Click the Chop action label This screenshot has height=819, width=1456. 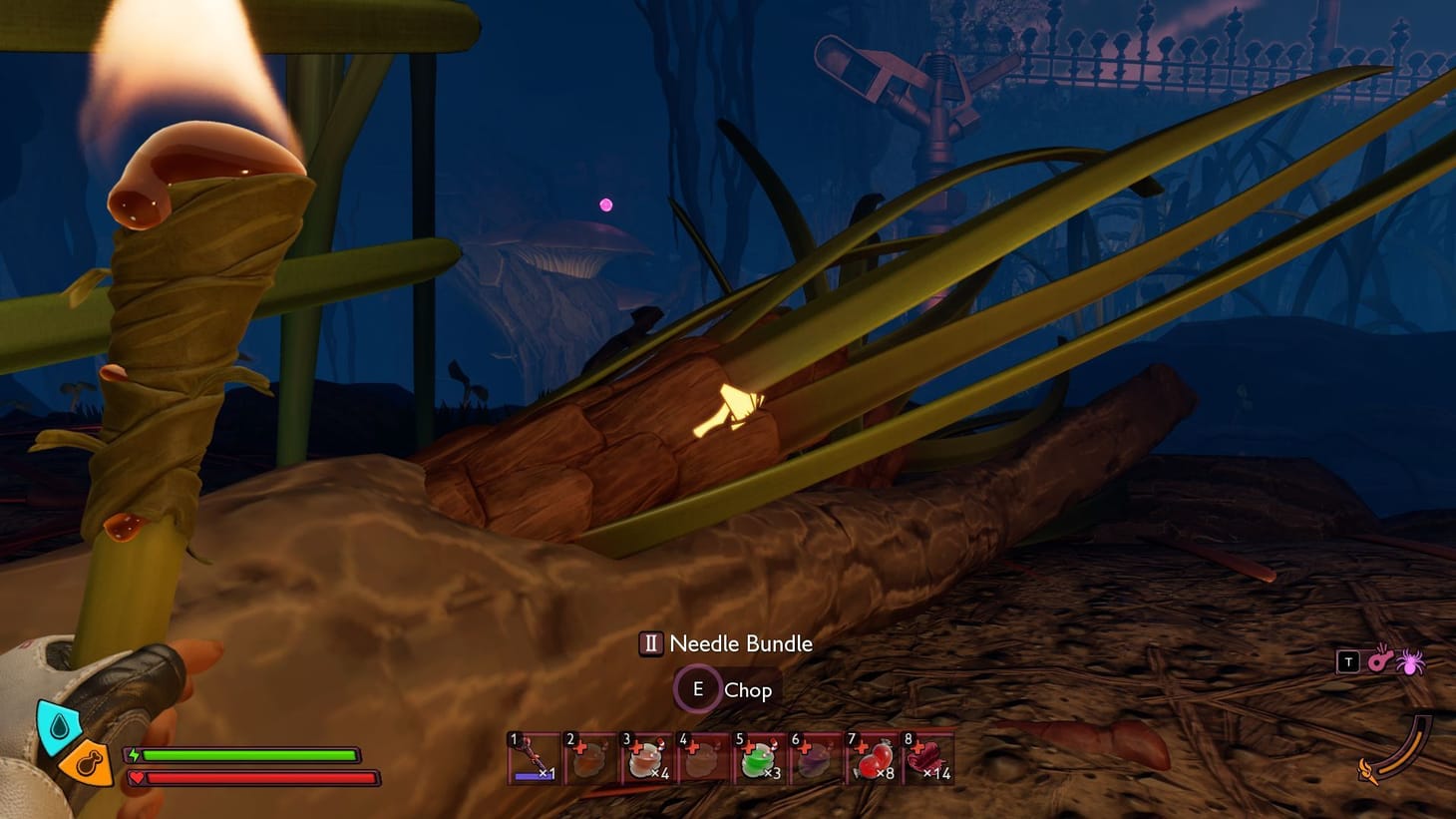click(x=748, y=689)
